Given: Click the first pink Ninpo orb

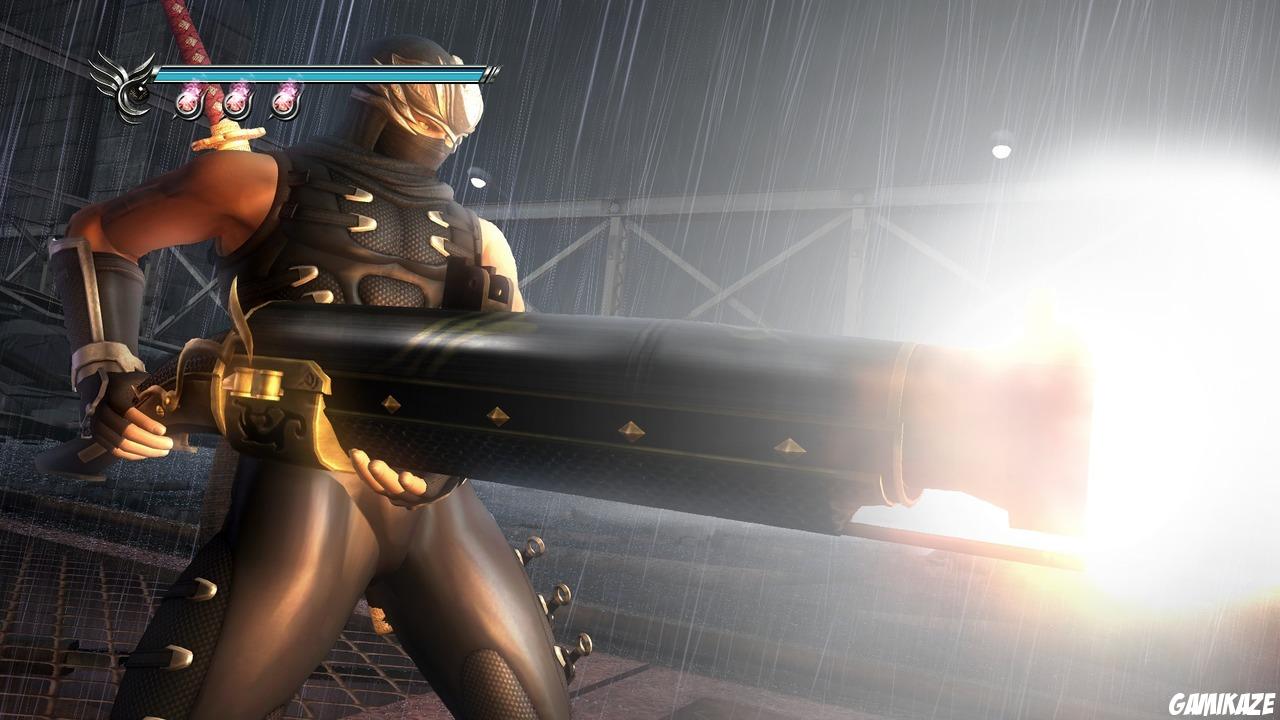Looking at the screenshot, I should pos(187,102).
